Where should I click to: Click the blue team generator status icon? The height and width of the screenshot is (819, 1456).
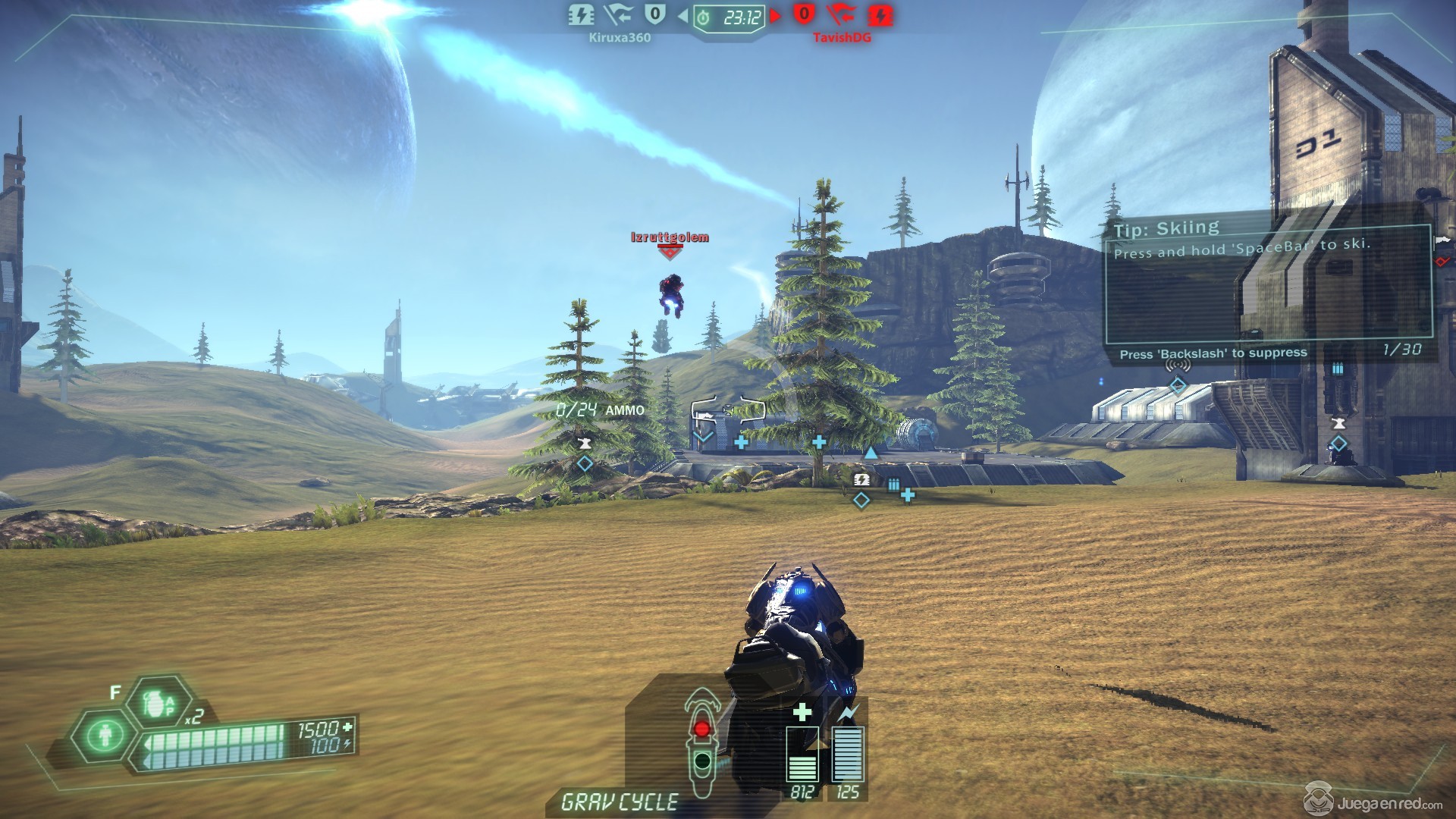582,14
